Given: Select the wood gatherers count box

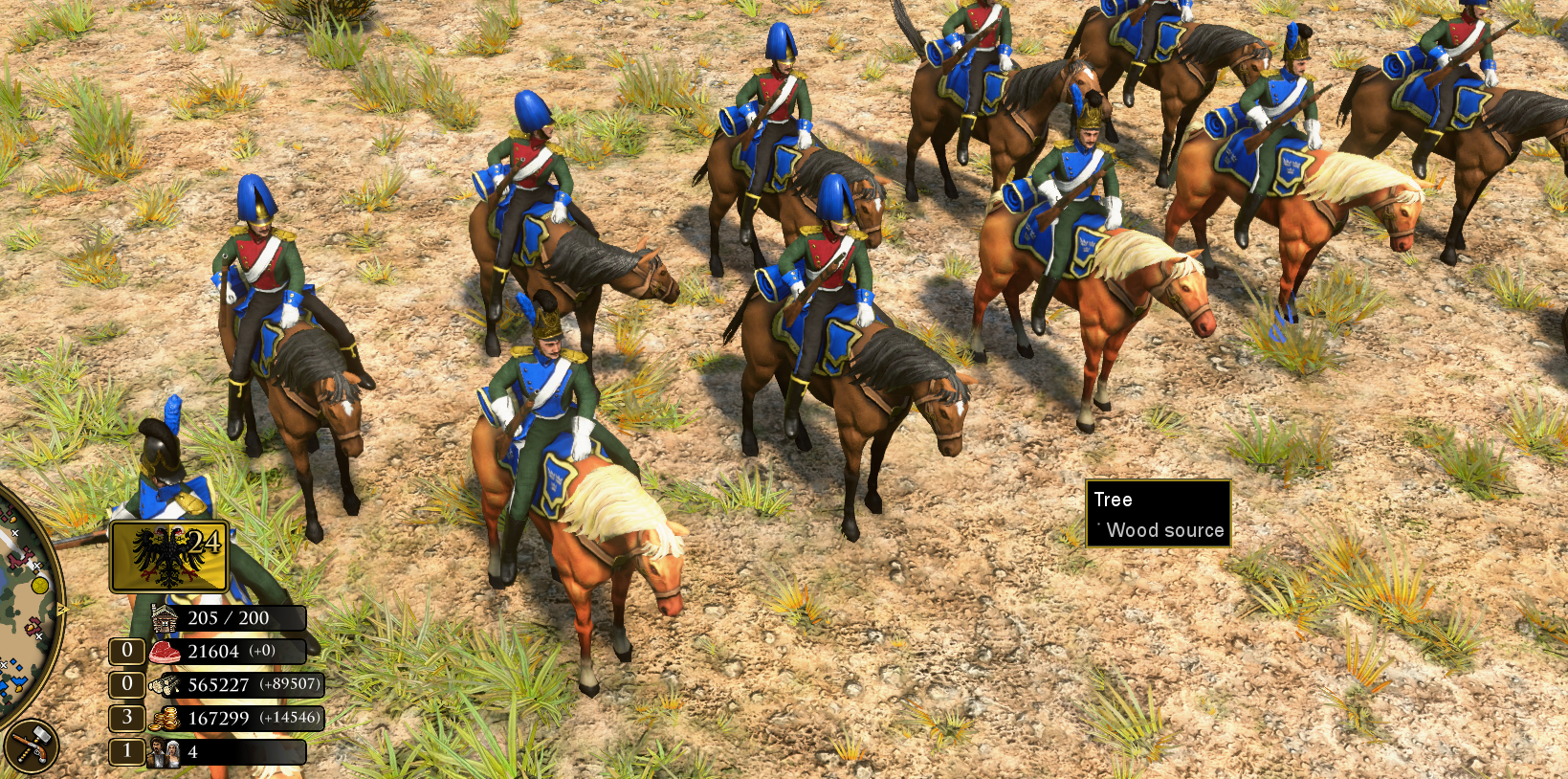Looking at the screenshot, I should click(126, 684).
